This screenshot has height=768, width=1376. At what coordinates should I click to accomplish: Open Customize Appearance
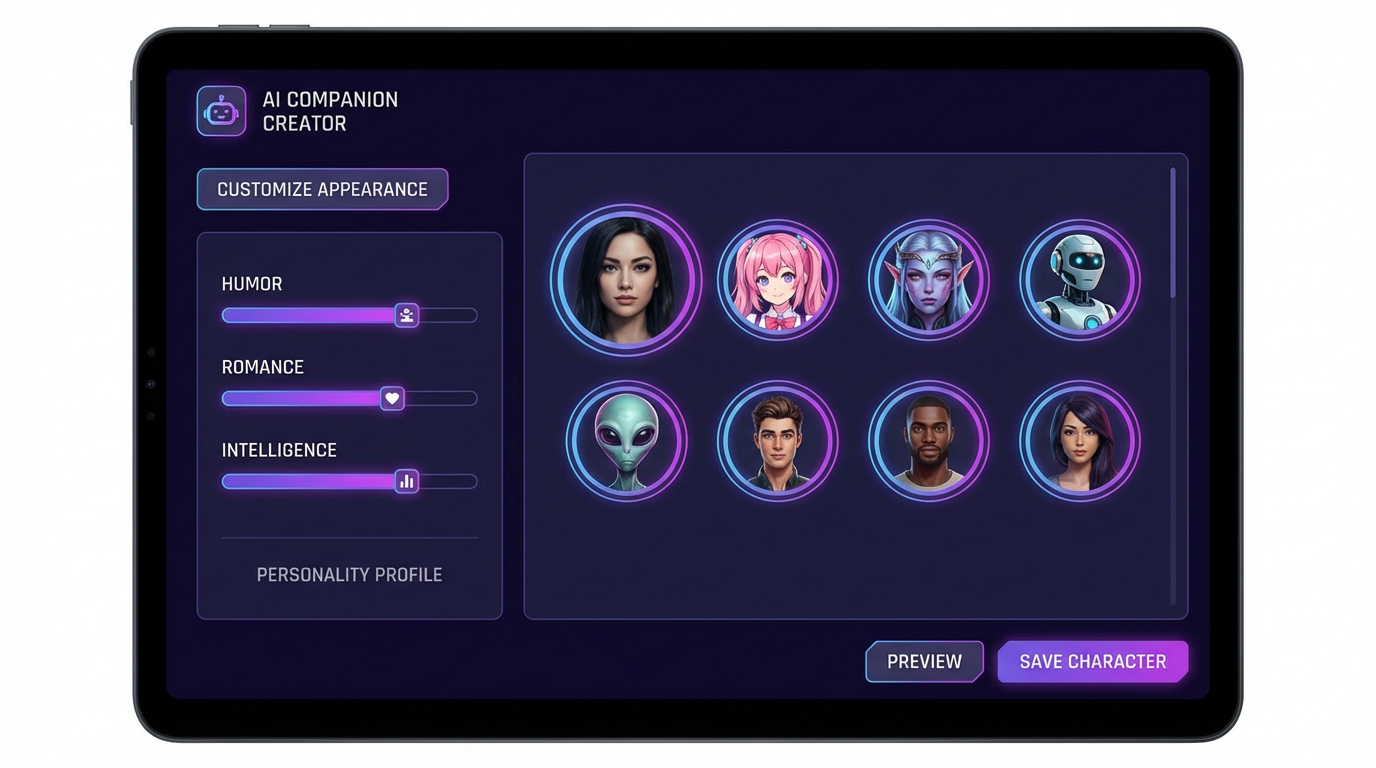(x=322, y=189)
